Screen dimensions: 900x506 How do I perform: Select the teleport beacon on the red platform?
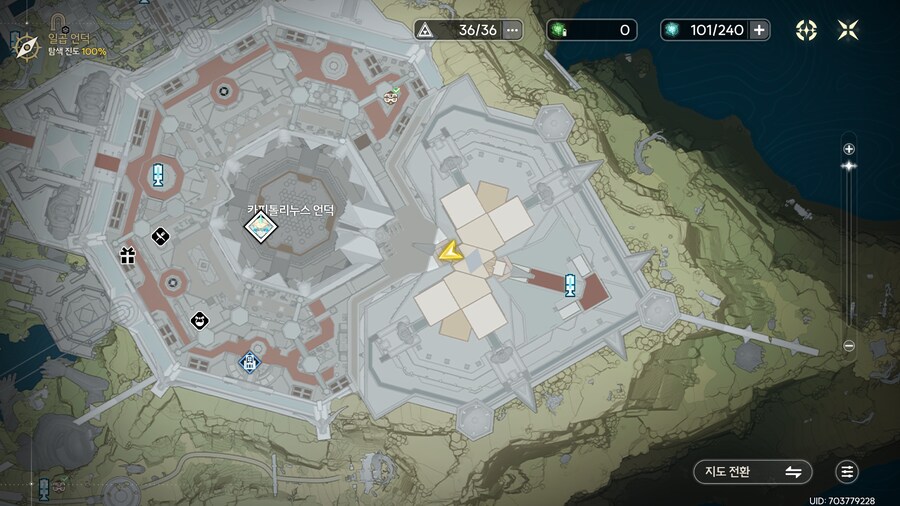[570, 285]
